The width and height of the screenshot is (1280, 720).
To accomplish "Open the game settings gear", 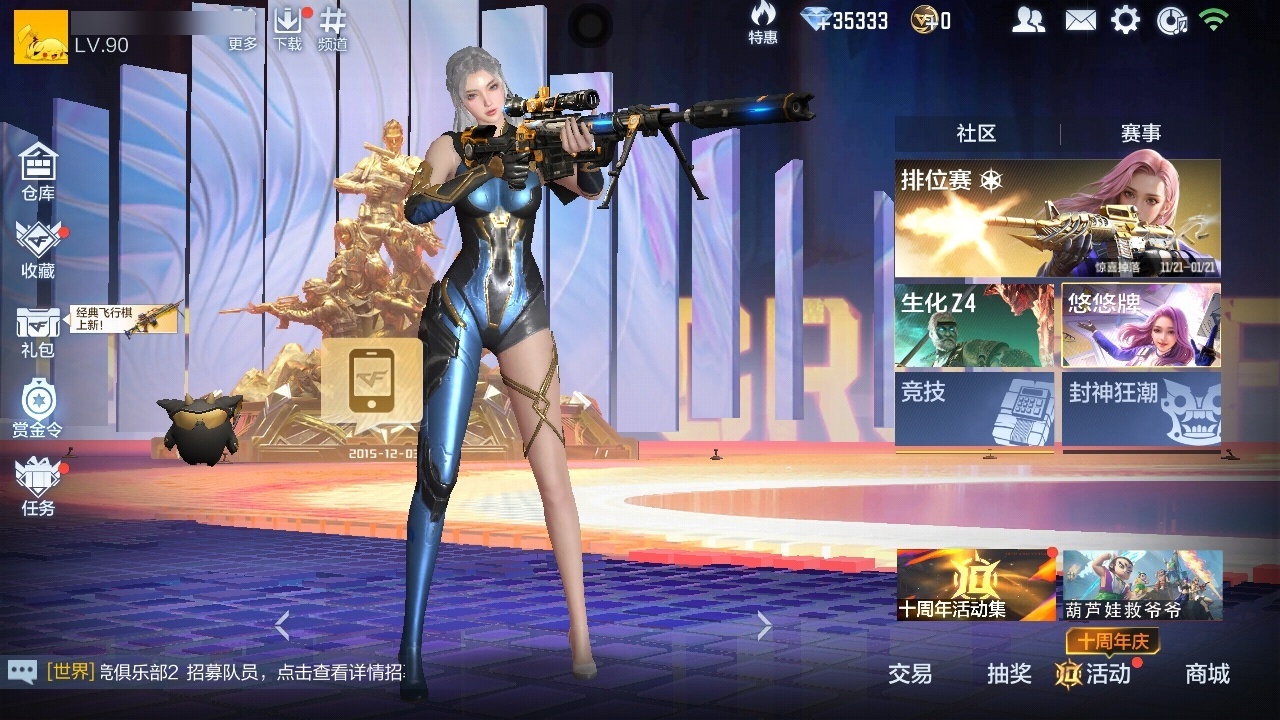I will (1124, 18).
